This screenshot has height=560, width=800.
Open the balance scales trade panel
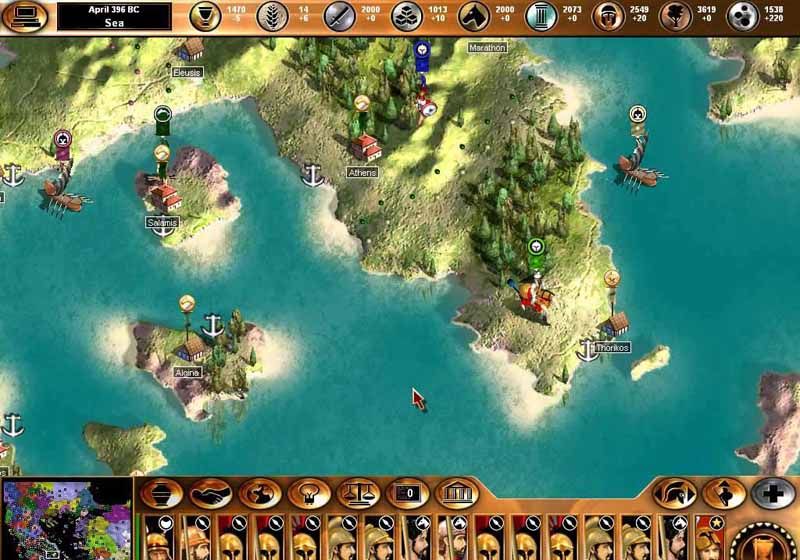pos(357,493)
